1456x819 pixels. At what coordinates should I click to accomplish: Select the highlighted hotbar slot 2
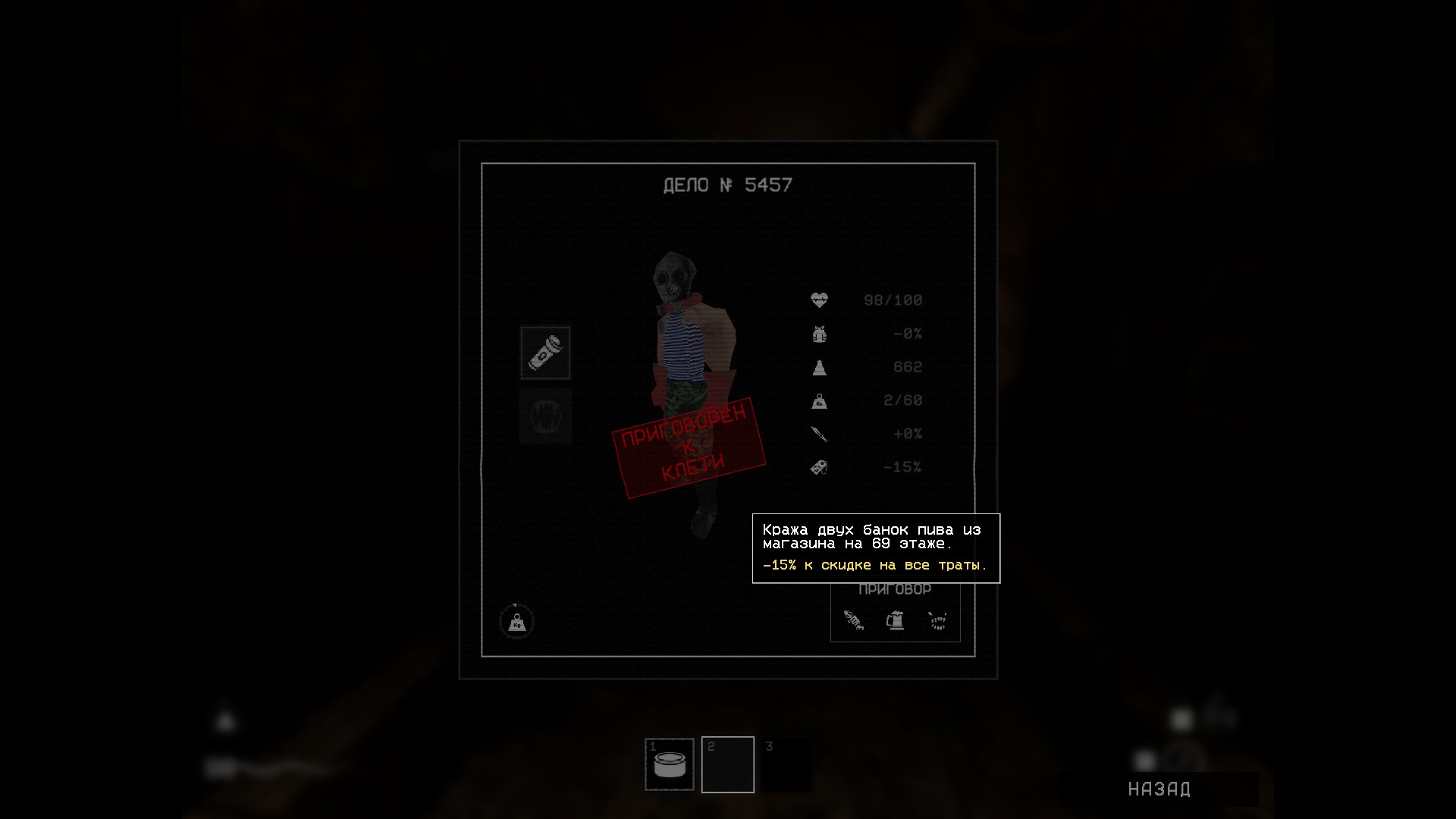point(728,764)
